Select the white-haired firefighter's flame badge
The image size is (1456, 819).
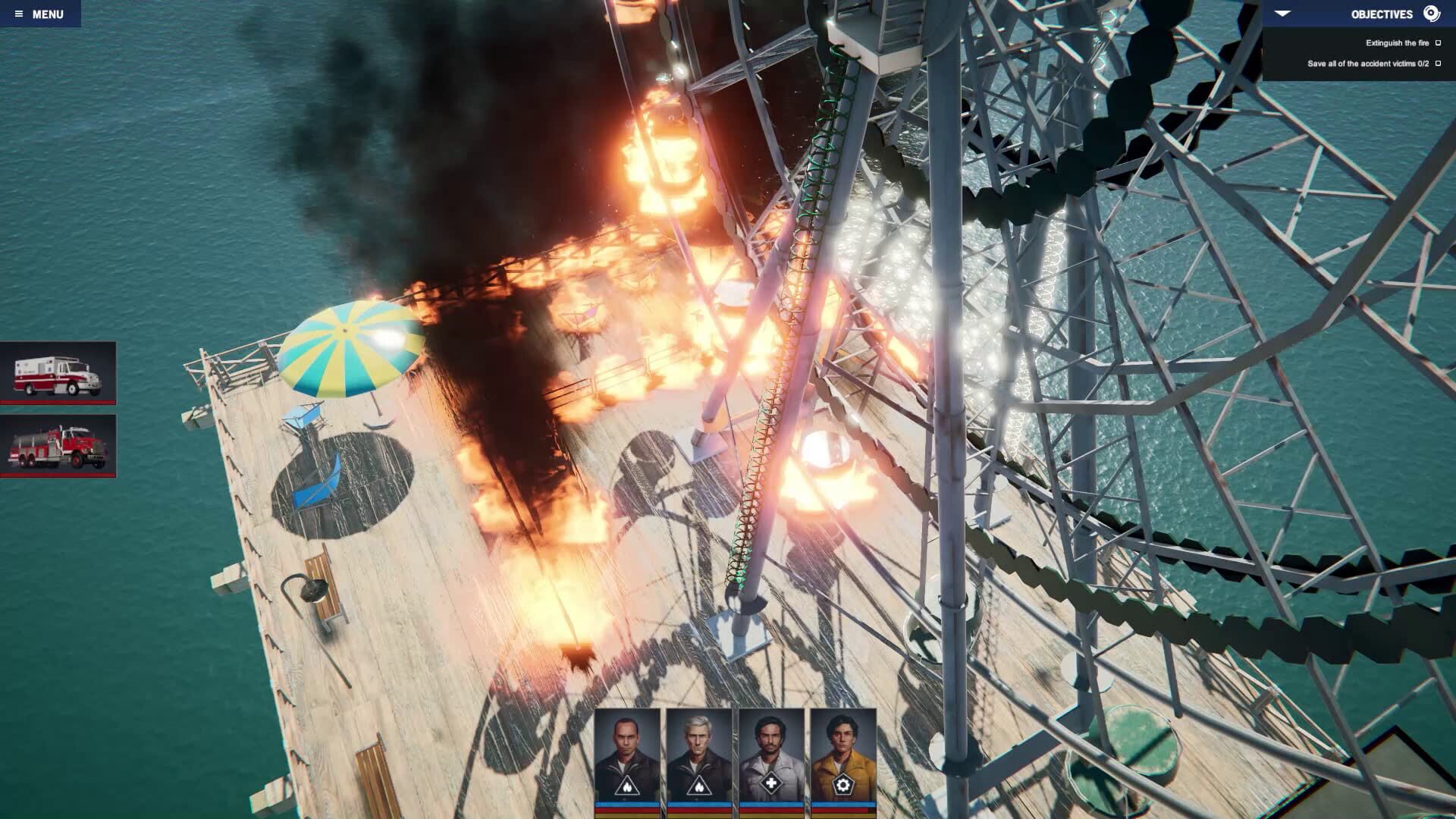(x=698, y=786)
